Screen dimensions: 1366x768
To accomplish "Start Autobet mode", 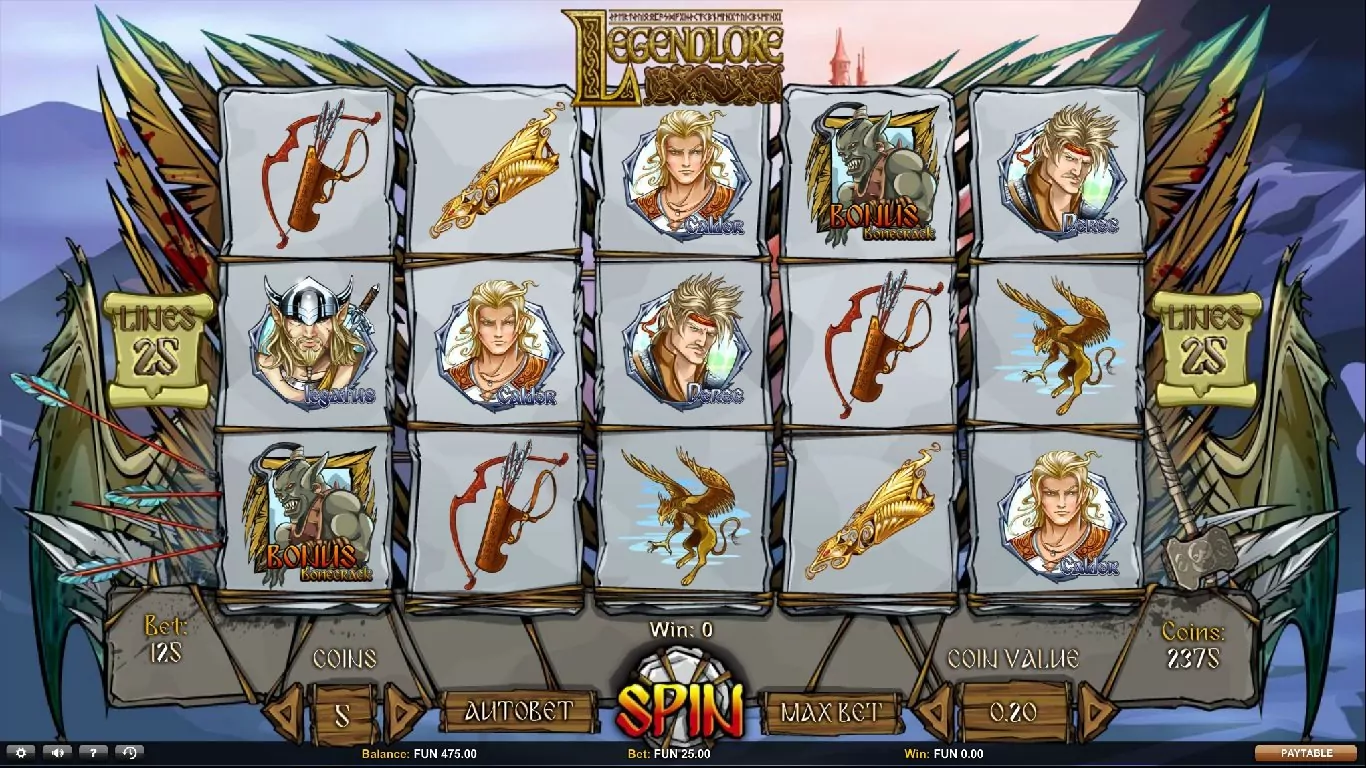I will 519,712.
